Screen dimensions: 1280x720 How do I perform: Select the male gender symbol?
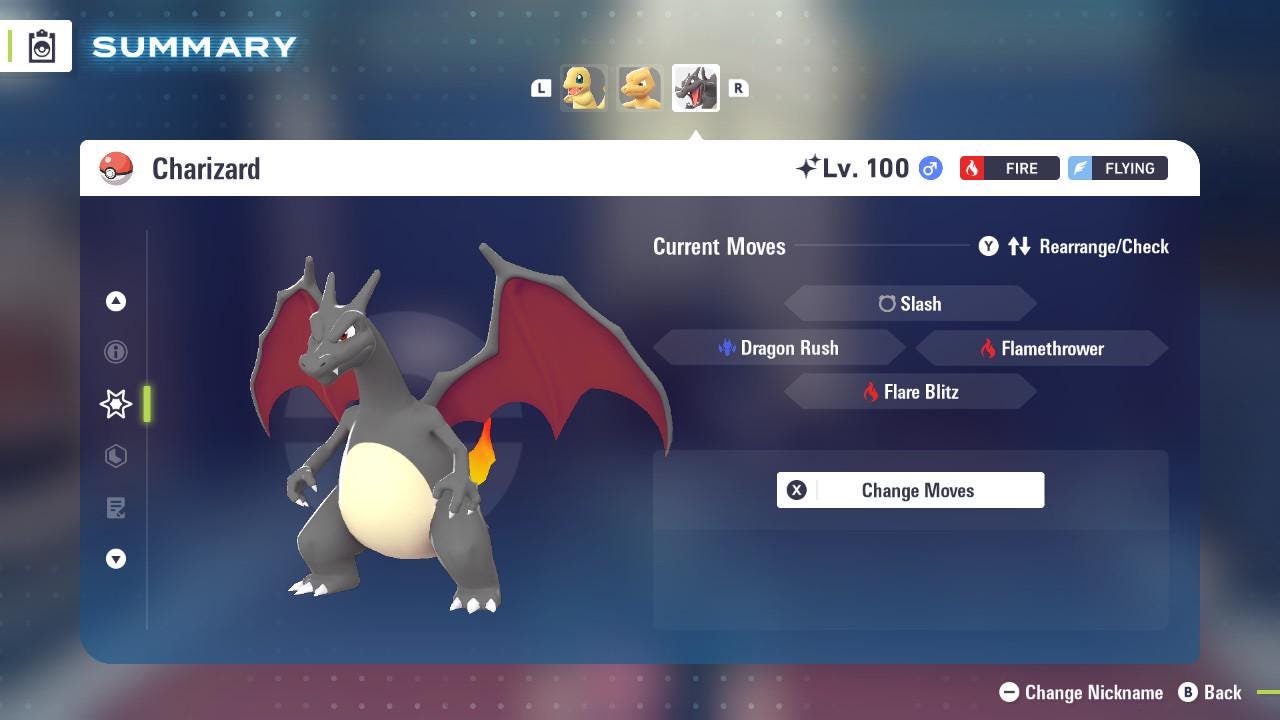pos(929,168)
